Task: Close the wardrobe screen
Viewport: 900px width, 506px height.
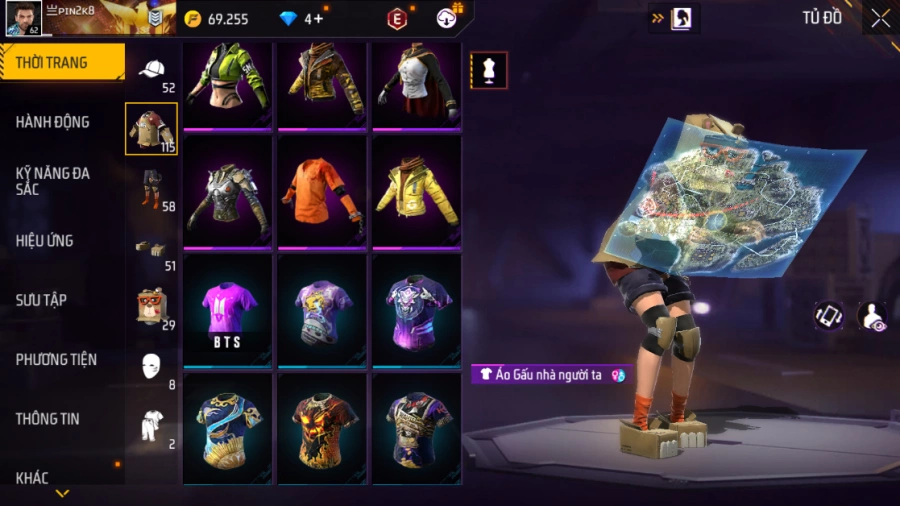Action: point(880,18)
